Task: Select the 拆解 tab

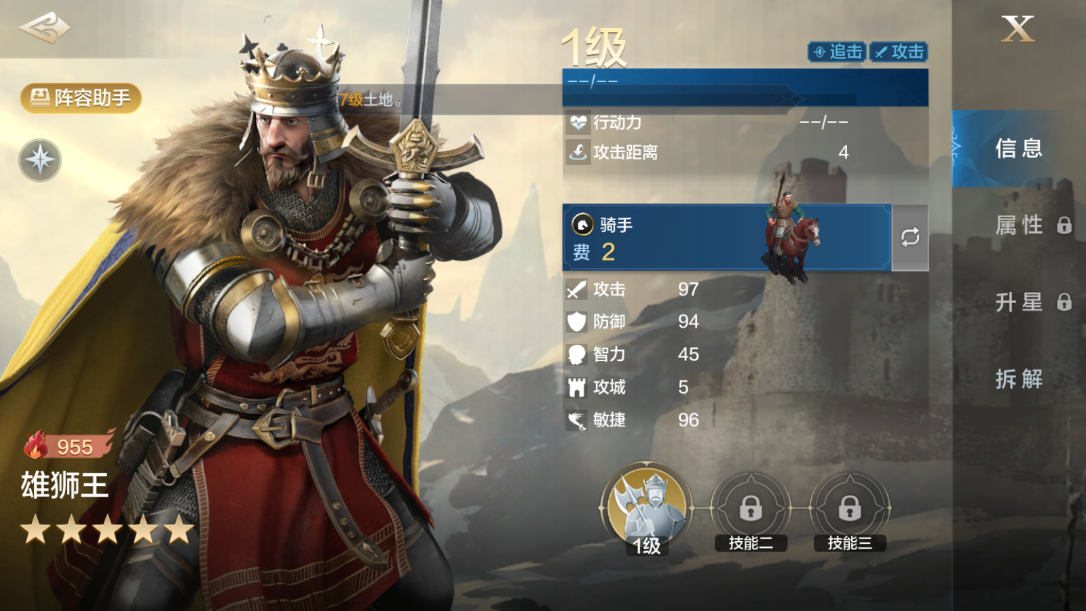Action: (x=1019, y=379)
